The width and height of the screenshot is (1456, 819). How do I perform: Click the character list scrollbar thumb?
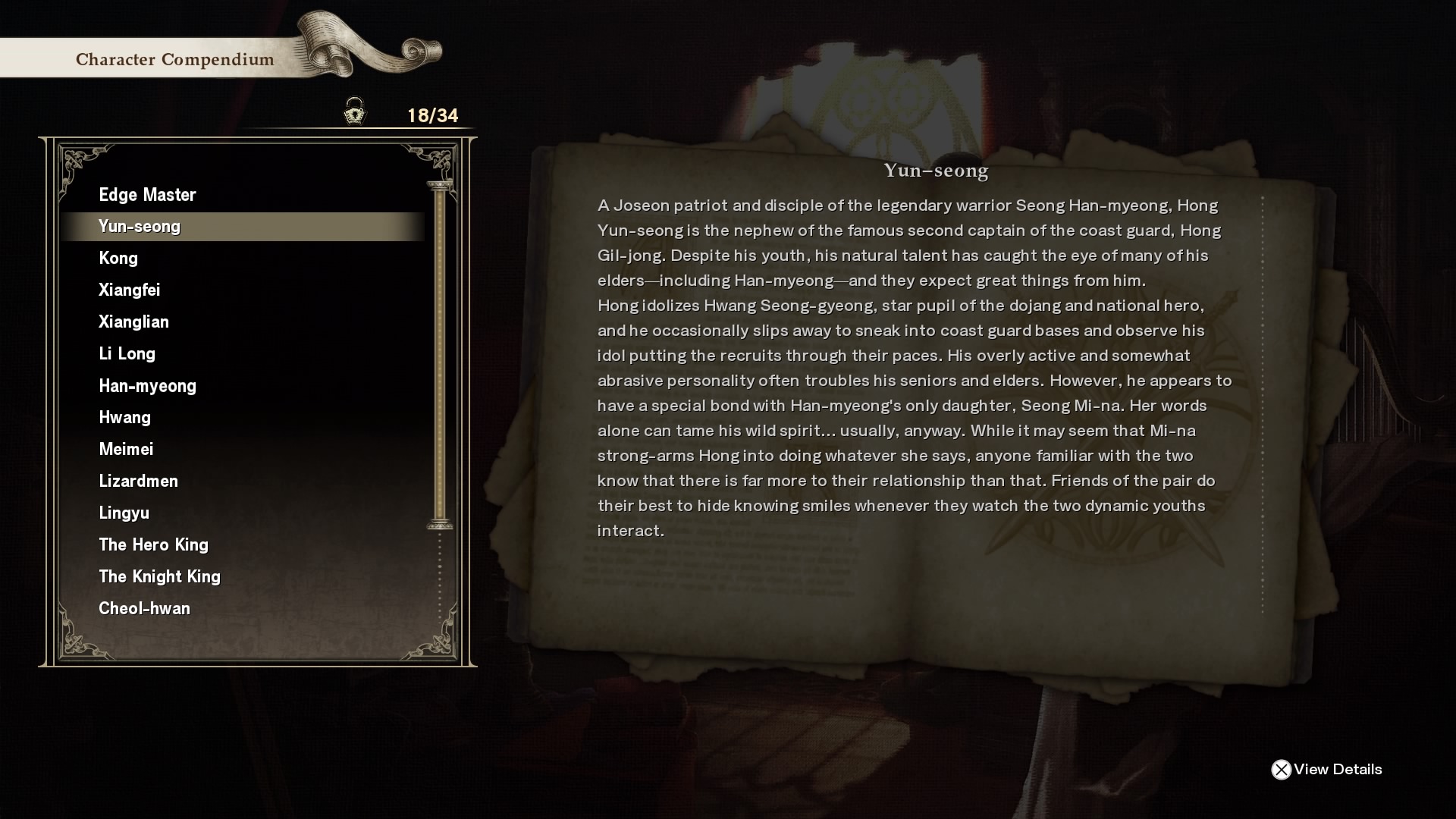coord(440,355)
